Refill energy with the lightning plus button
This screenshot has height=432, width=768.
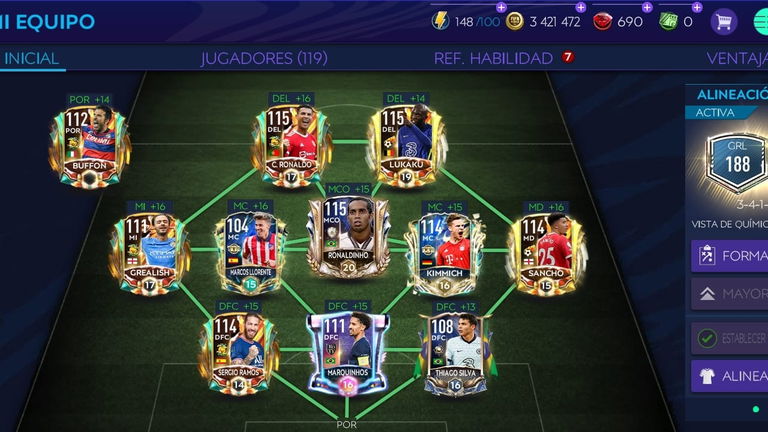tap(501, 7)
